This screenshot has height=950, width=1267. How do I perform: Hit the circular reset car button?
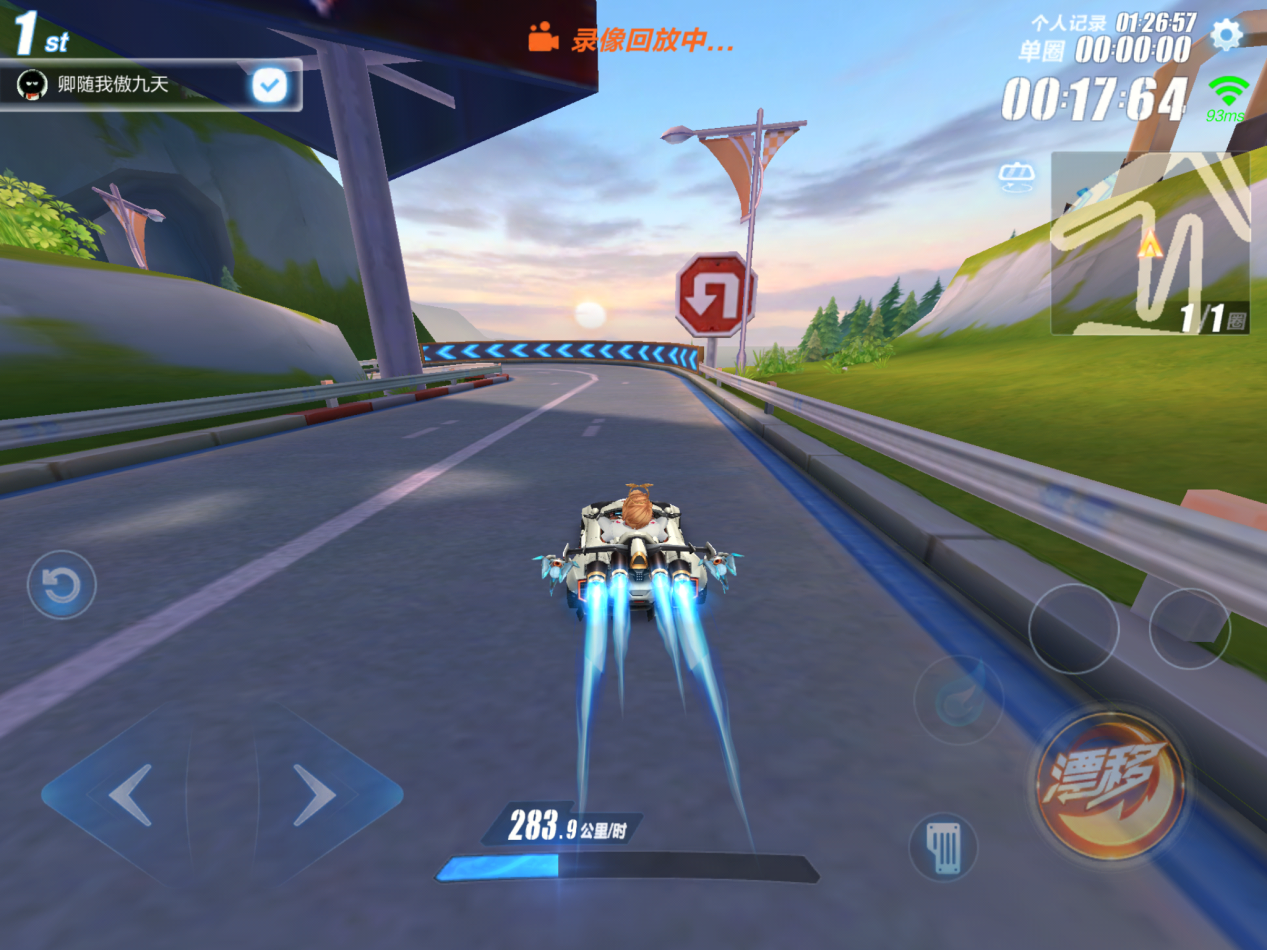tap(61, 585)
